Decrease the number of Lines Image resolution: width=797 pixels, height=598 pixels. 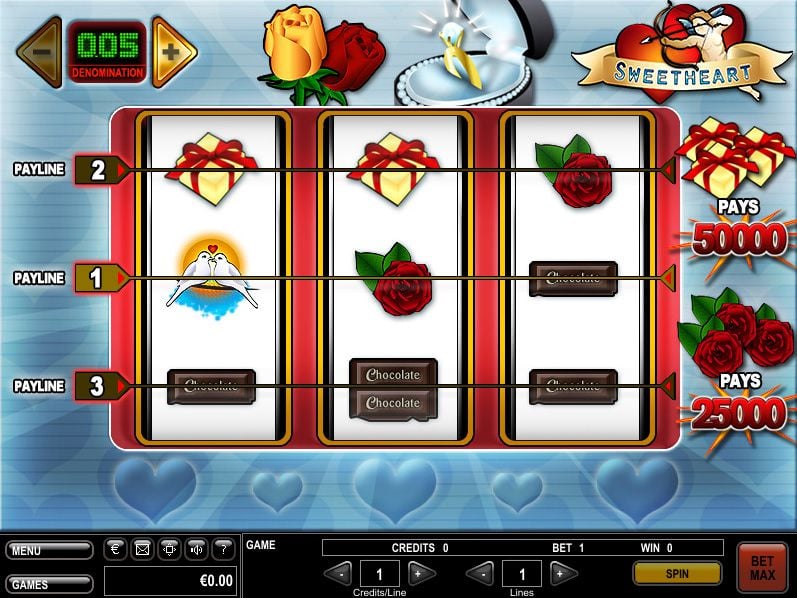[x=483, y=573]
